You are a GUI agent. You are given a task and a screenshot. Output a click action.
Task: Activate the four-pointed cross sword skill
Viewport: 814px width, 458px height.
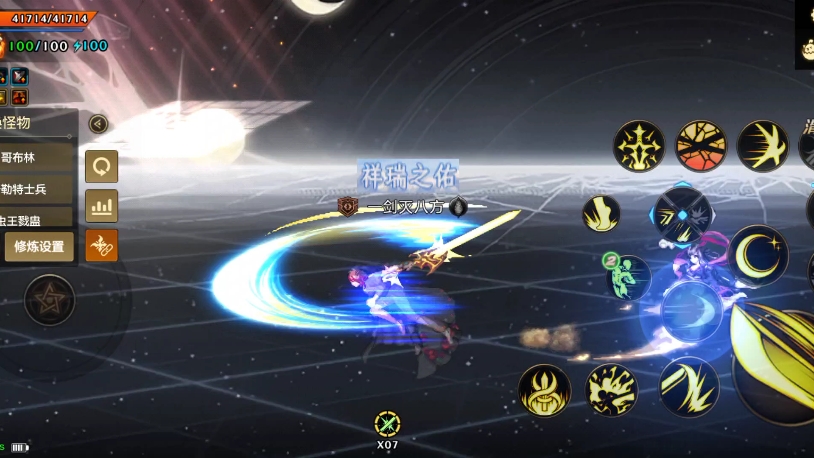coord(639,146)
